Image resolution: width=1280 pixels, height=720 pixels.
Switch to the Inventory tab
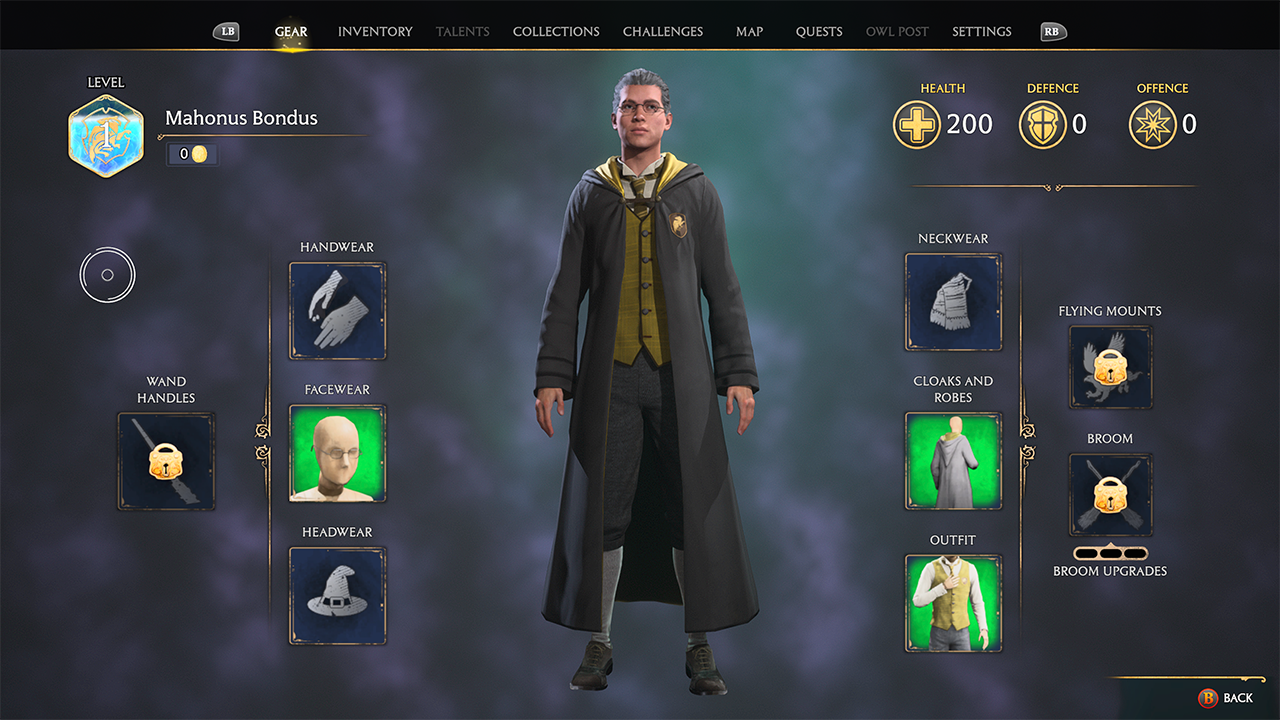pos(375,32)
